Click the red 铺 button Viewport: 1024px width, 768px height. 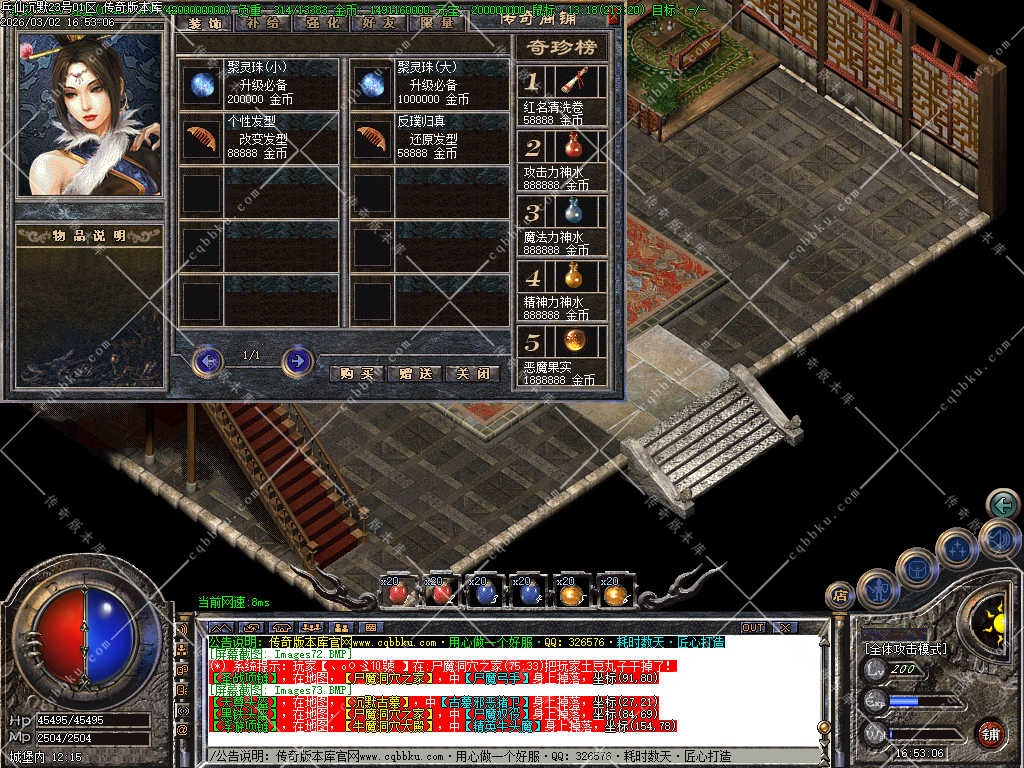(990, 733)
